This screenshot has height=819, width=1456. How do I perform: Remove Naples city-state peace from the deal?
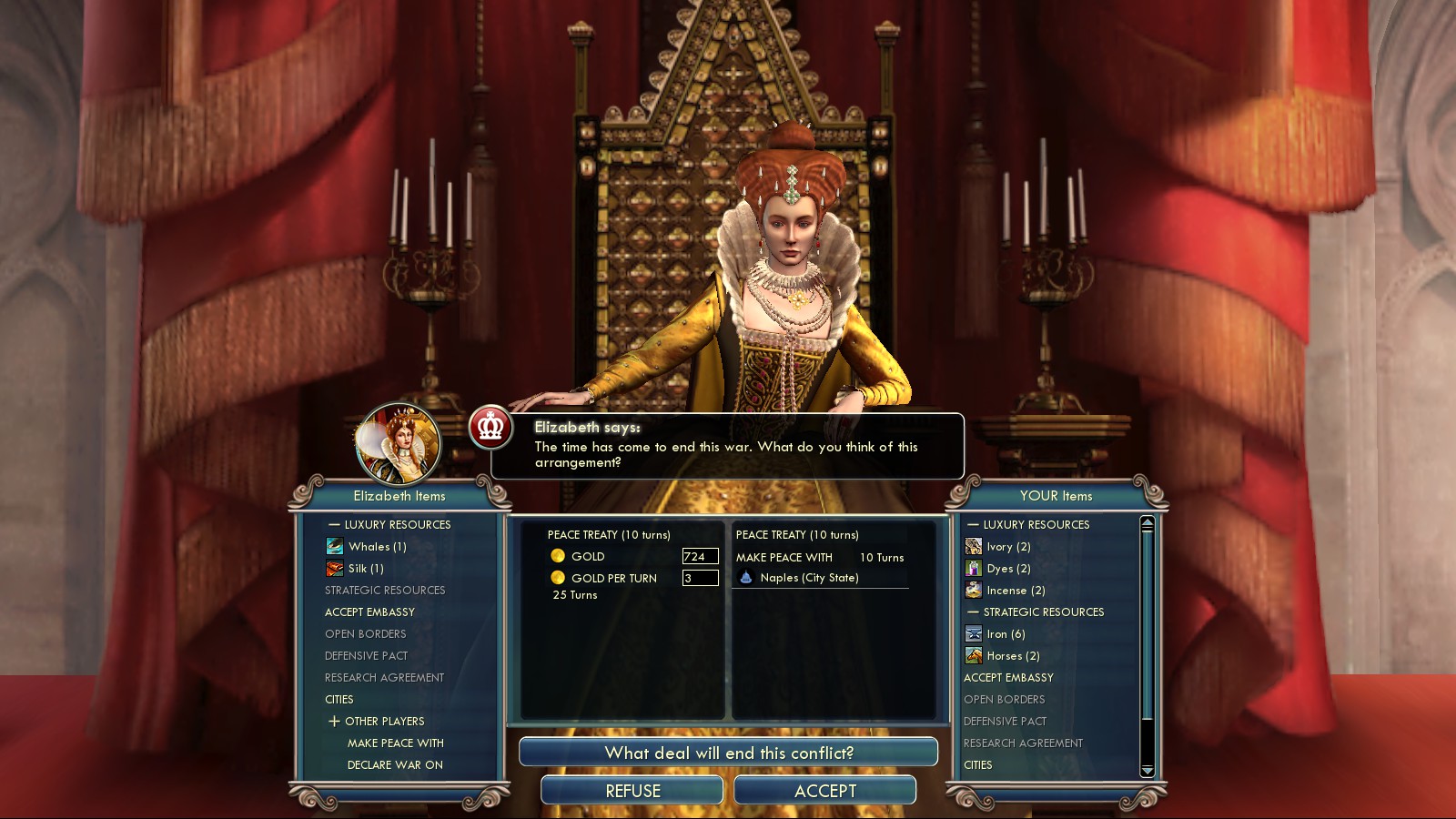[x=809, y=578]
